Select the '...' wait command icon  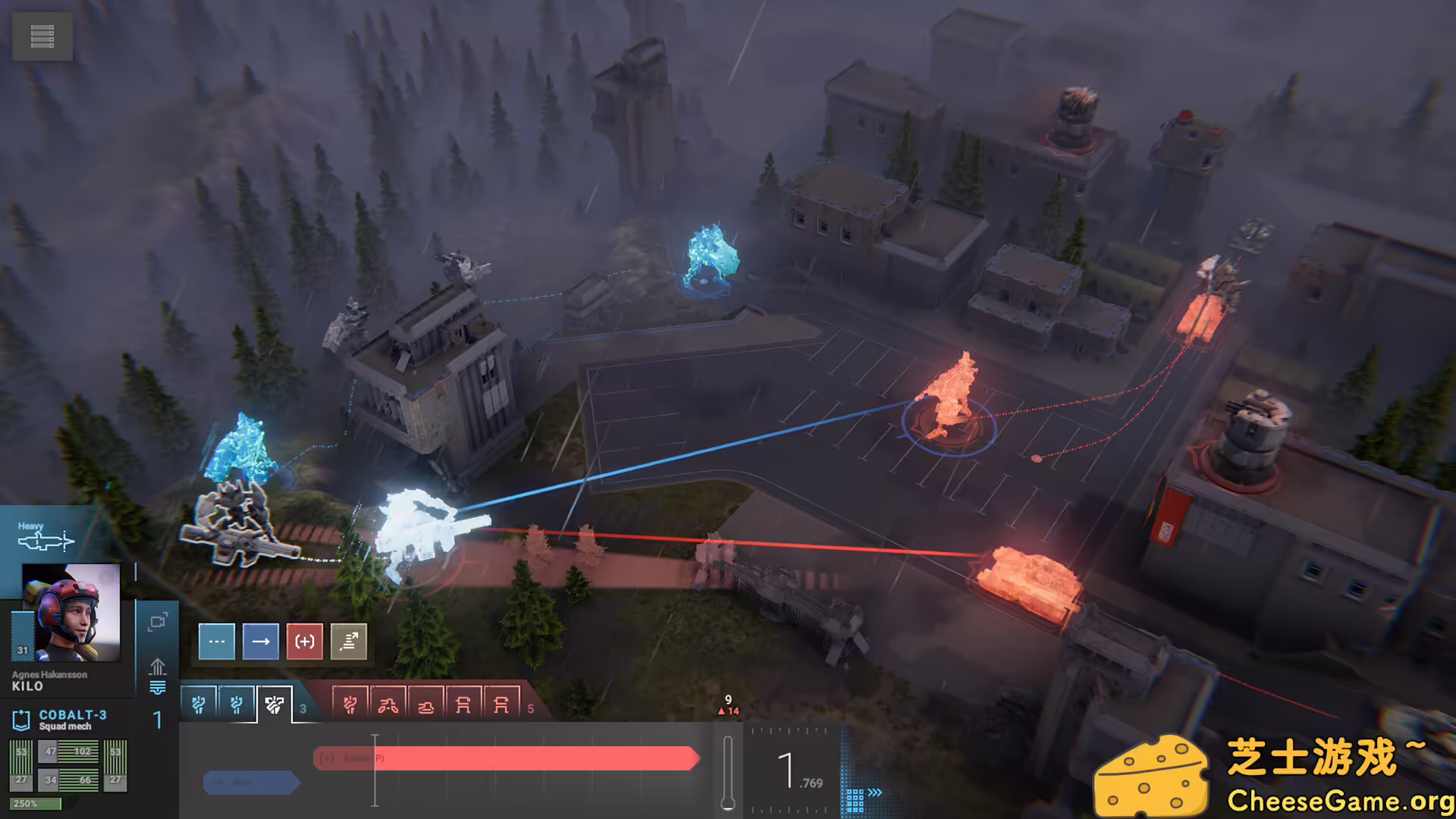point(217,642)
